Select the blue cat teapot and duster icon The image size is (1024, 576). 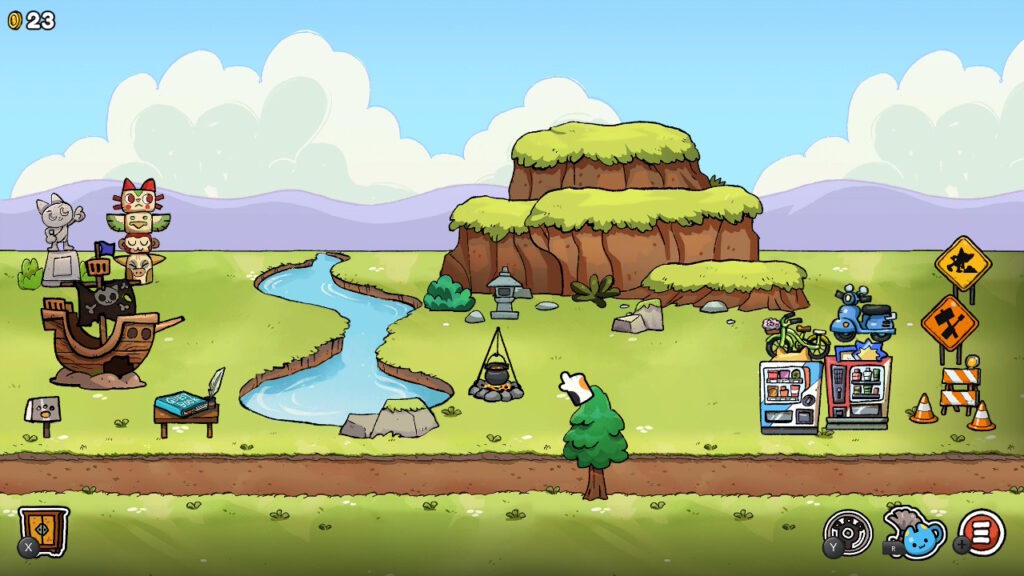pos(915,531)
